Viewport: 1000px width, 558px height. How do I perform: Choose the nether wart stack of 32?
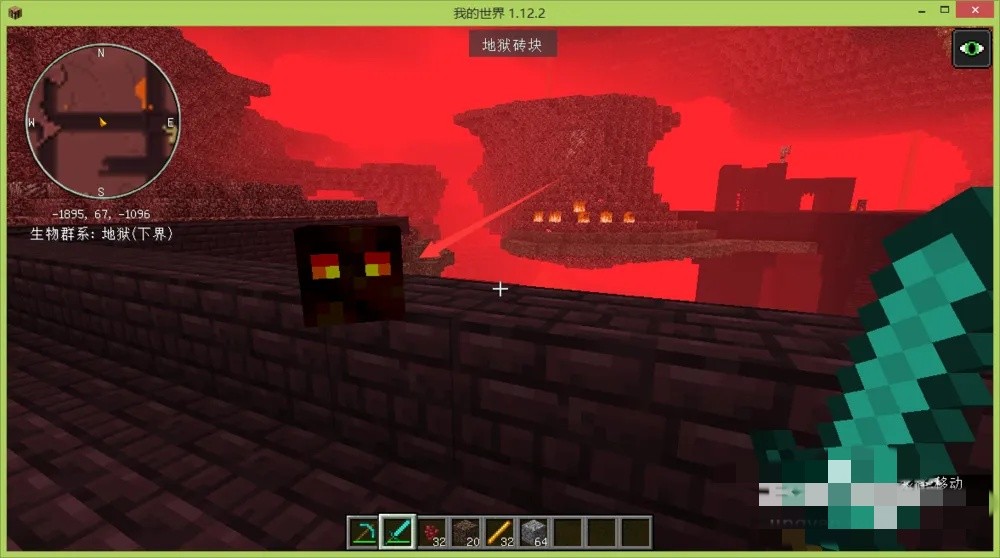pos(432,532)
